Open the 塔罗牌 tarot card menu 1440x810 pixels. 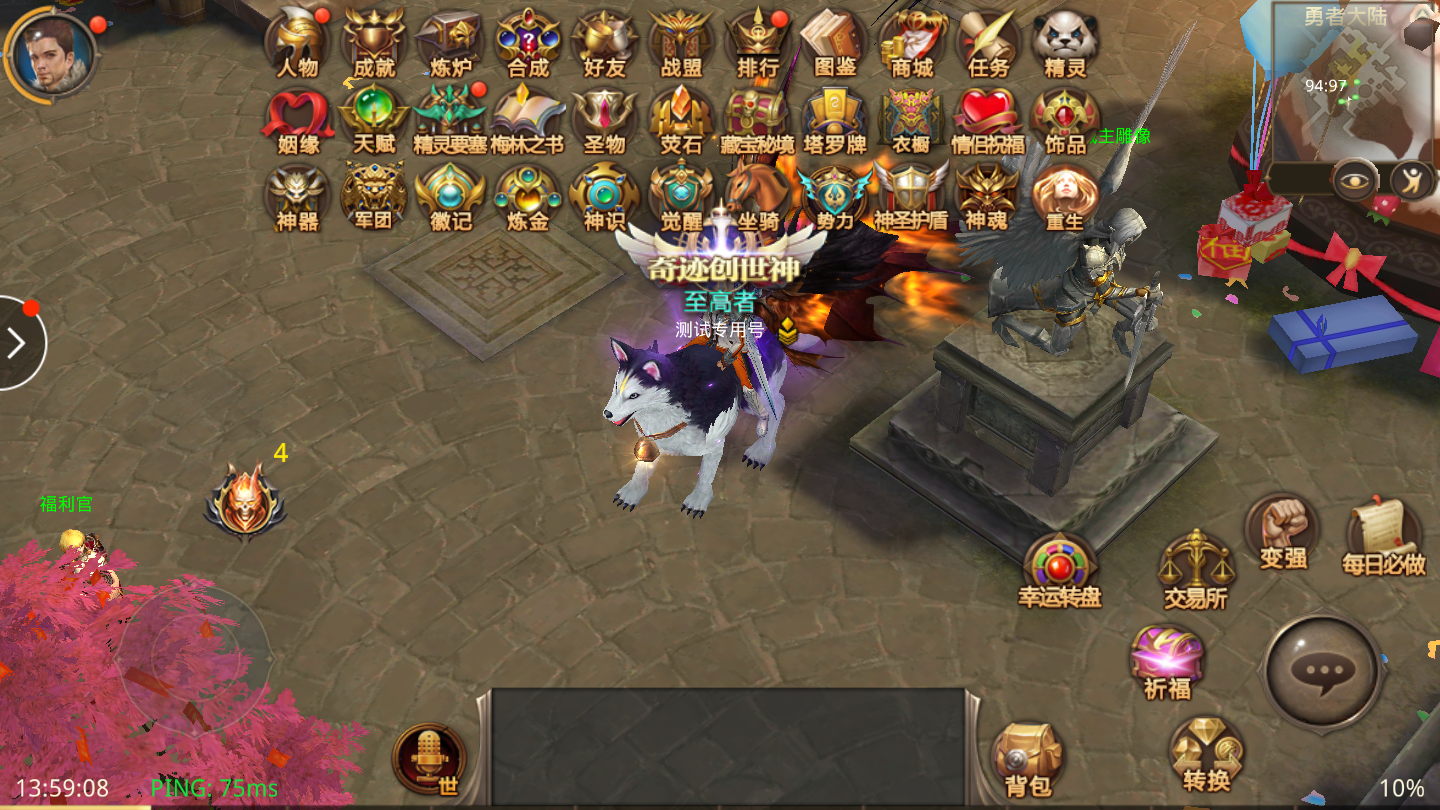[835, 118]
